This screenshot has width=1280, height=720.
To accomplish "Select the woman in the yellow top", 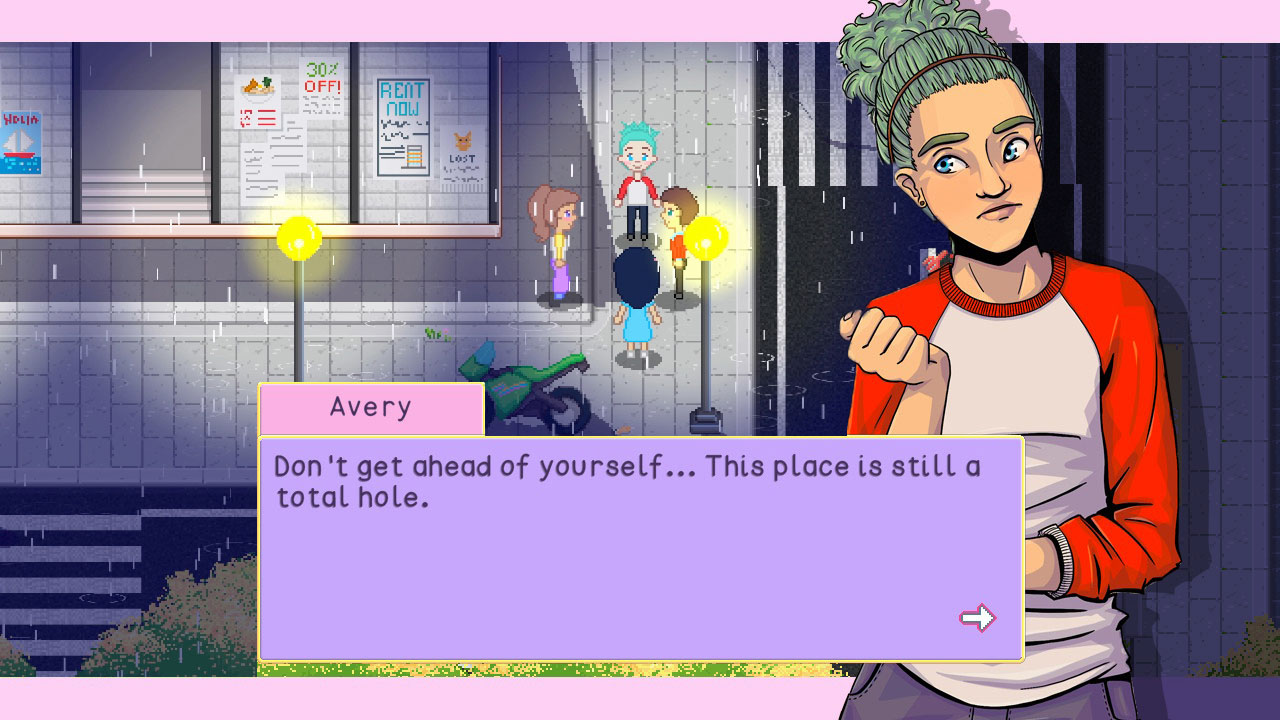I will 557,245.
